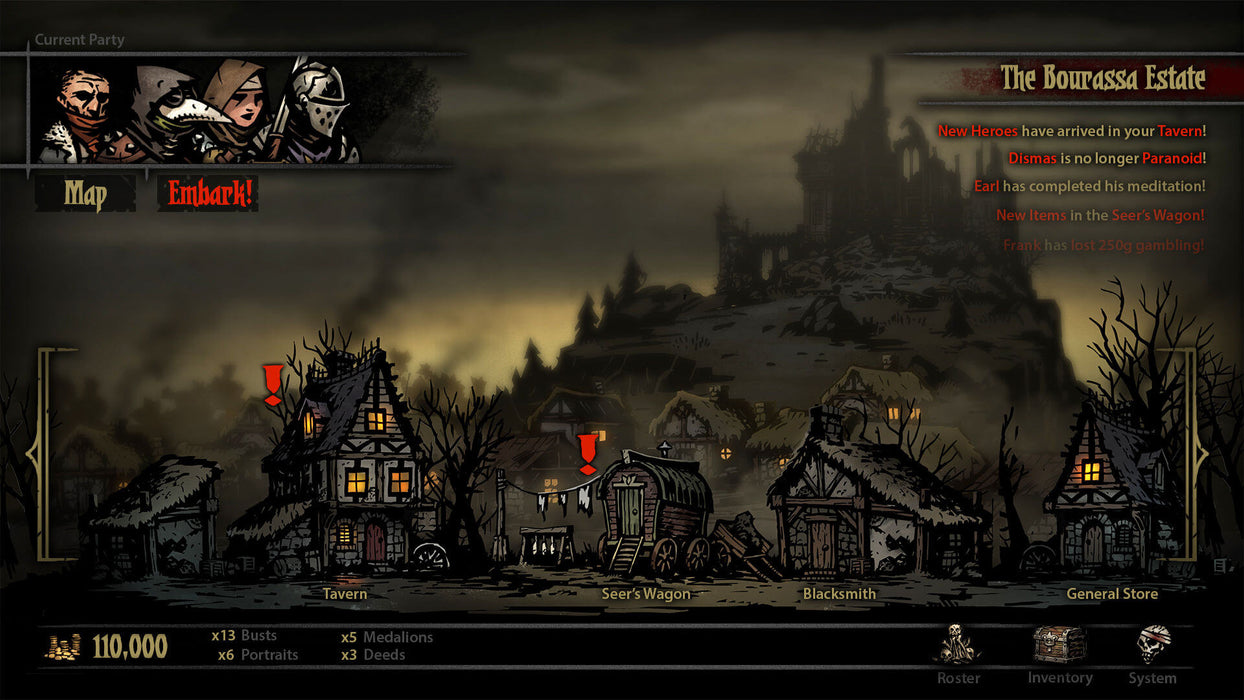This screenshot has height=700, width=1244.
Task: Open the Roster skeleton icon
Action: point(958,648)
